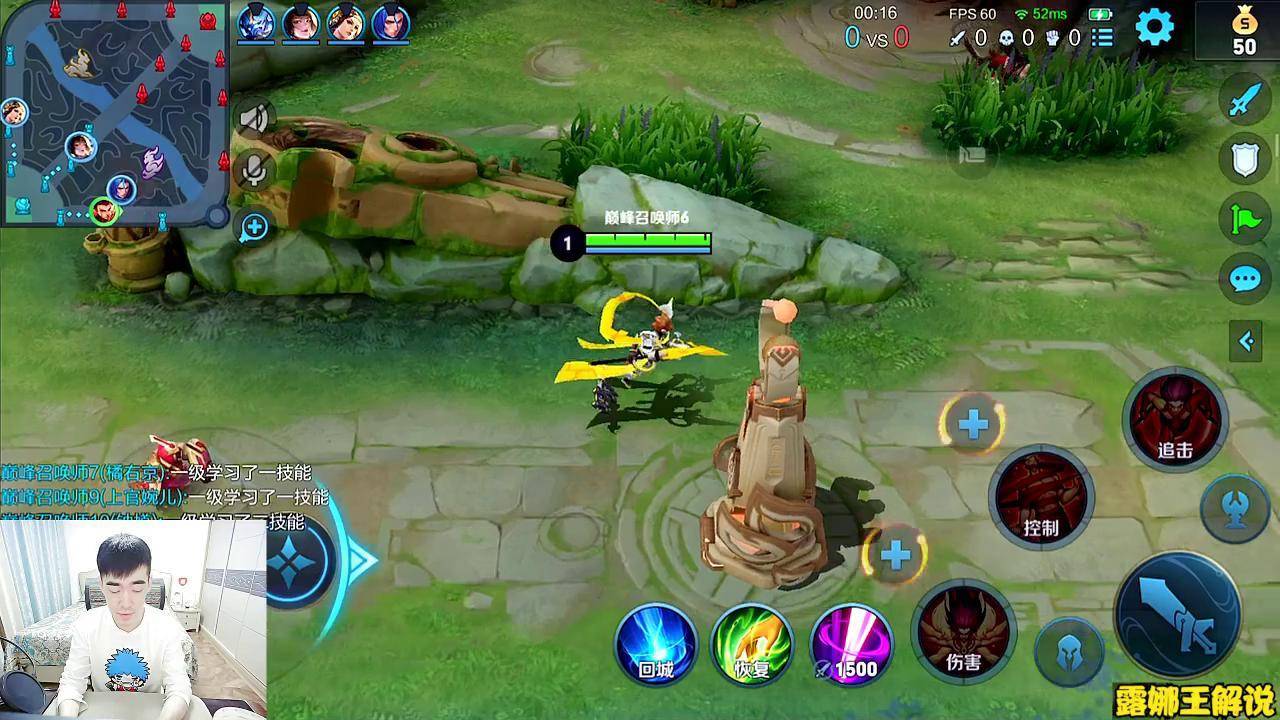Viewport: 1280px width, 720px height.
Task: Cast the 控制 control skill
Action: [x=1041, y=497]
